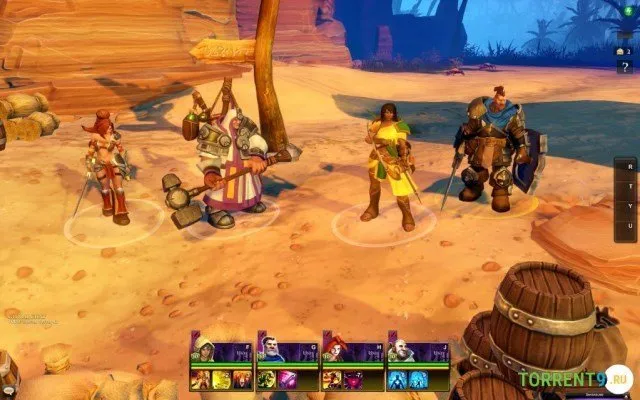Screen dimensions: 640x400
Task: Use the bearded man's green ability
Action: [x=267, y=379]
